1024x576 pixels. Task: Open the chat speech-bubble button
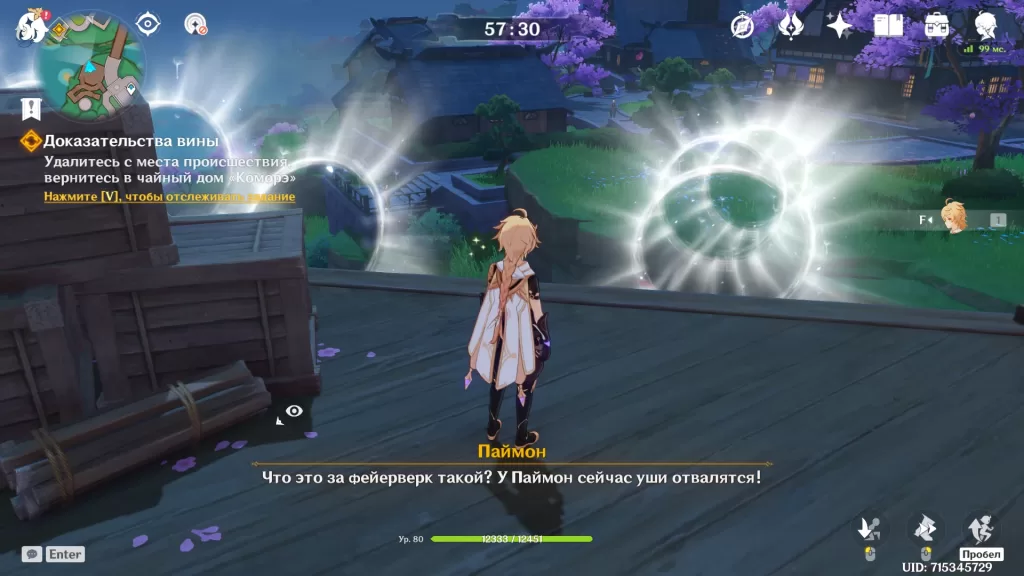coord(33,553)
